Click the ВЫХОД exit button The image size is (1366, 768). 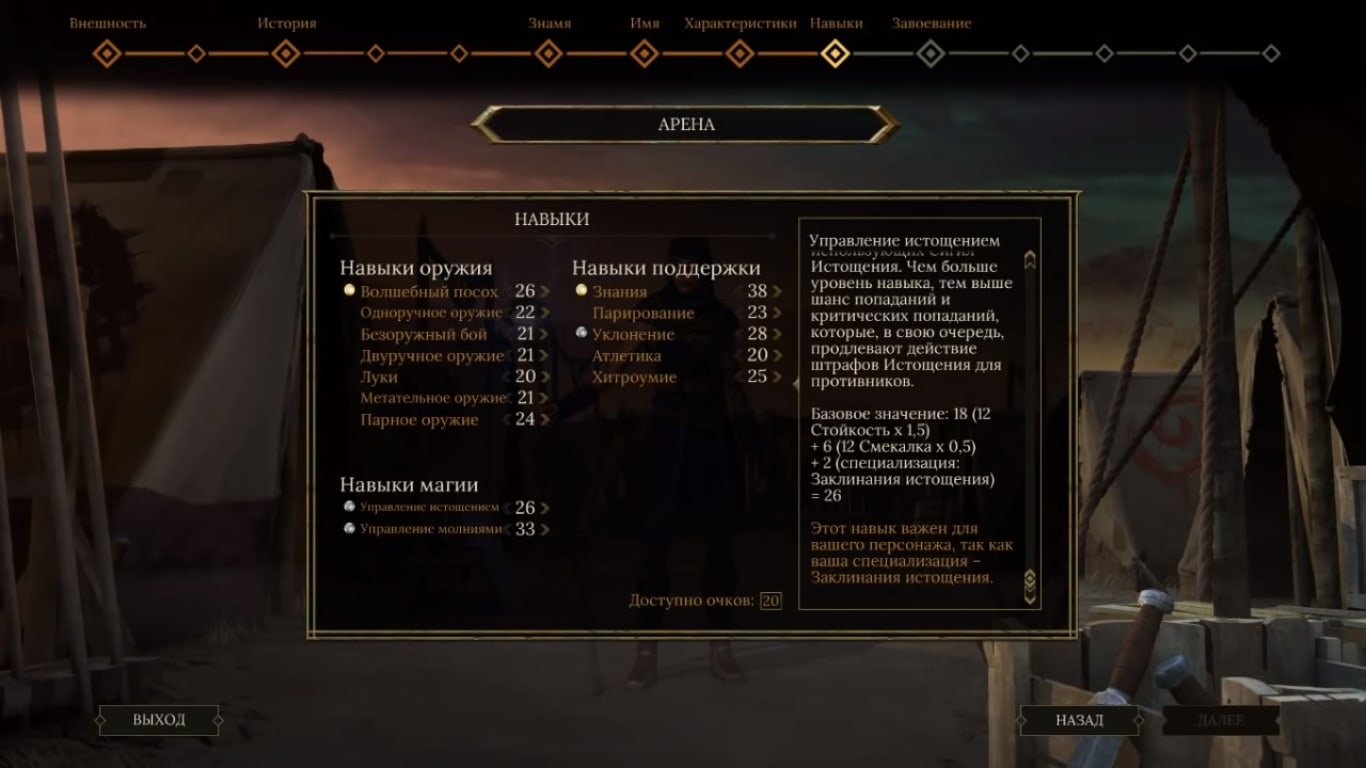click(159, 720)
